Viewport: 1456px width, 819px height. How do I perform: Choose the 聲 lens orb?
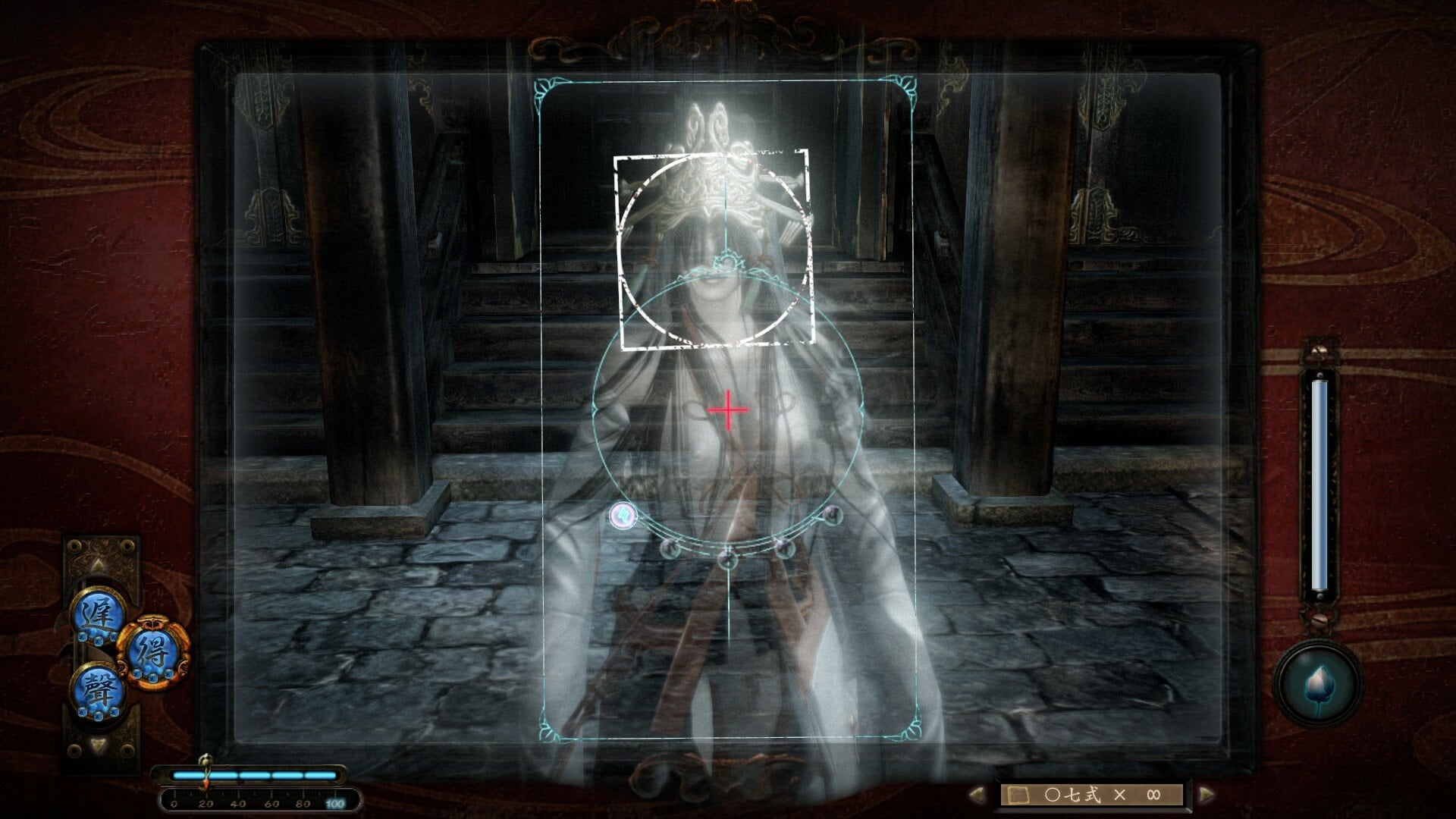click(98, 689)
